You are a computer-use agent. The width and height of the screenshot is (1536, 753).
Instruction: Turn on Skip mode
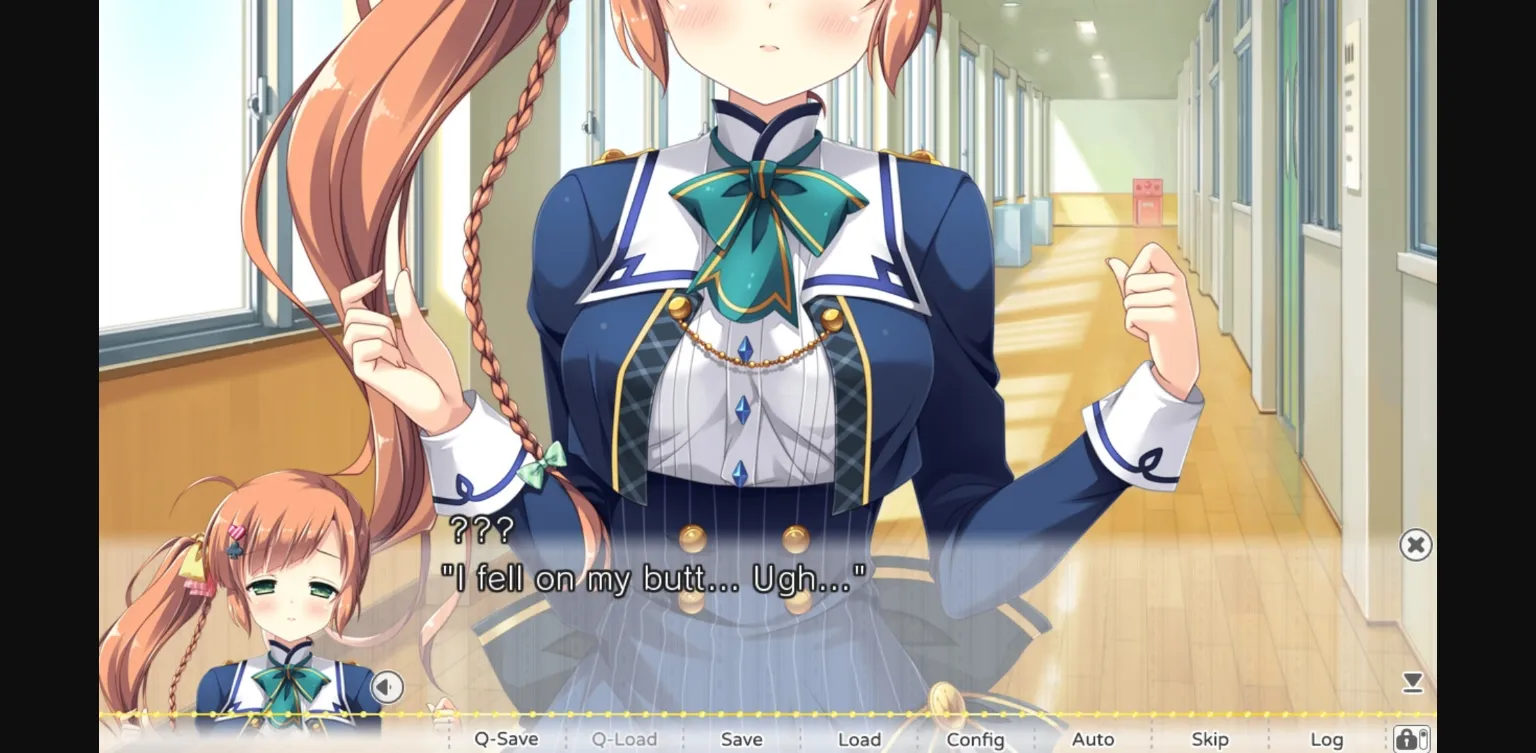[x=1210, y=739]
